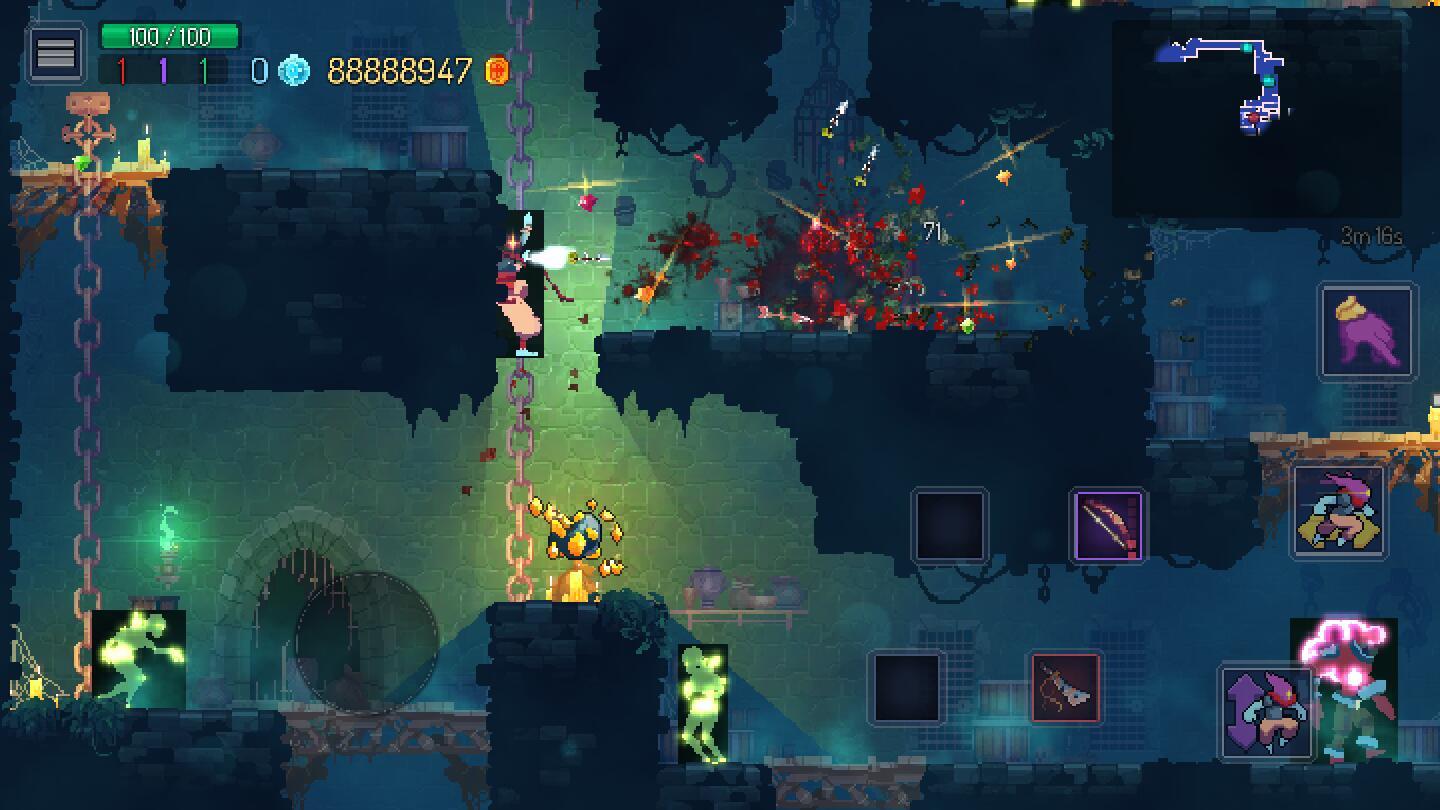Touch the virtual movement joystick

[366, 643]
